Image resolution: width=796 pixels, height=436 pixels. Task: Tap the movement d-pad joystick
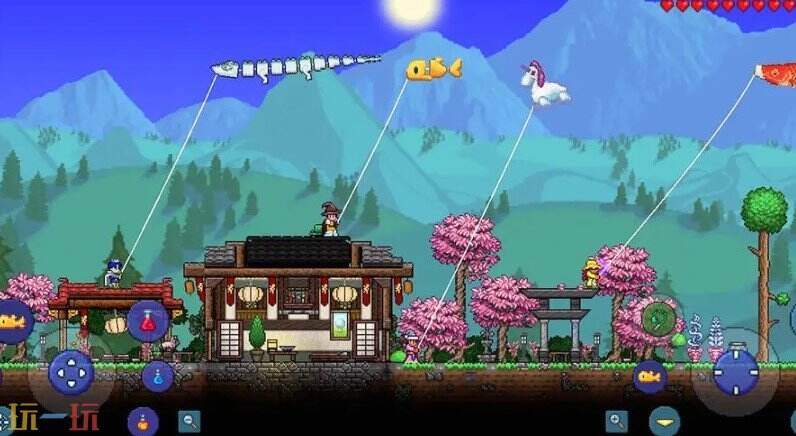tap(71, 373)
